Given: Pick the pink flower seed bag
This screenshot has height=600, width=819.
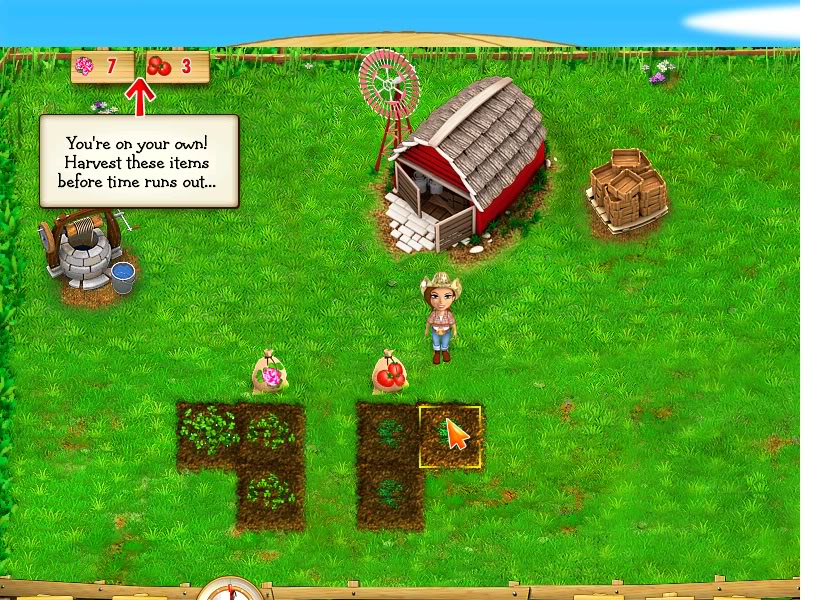Looking at the screenshot, I should pos(270,374).
